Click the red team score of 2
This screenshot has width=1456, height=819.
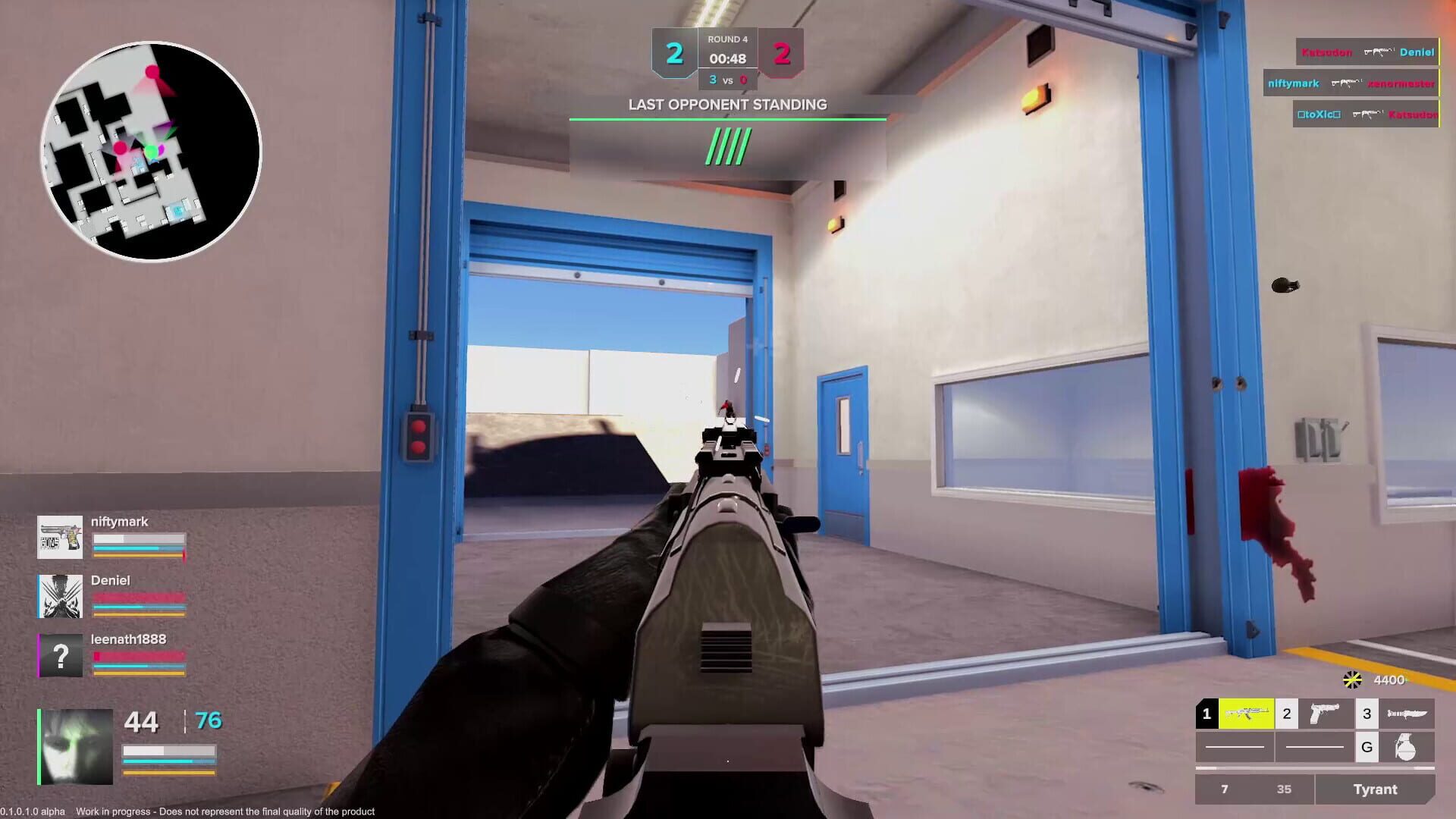click(x=783, y=52)
